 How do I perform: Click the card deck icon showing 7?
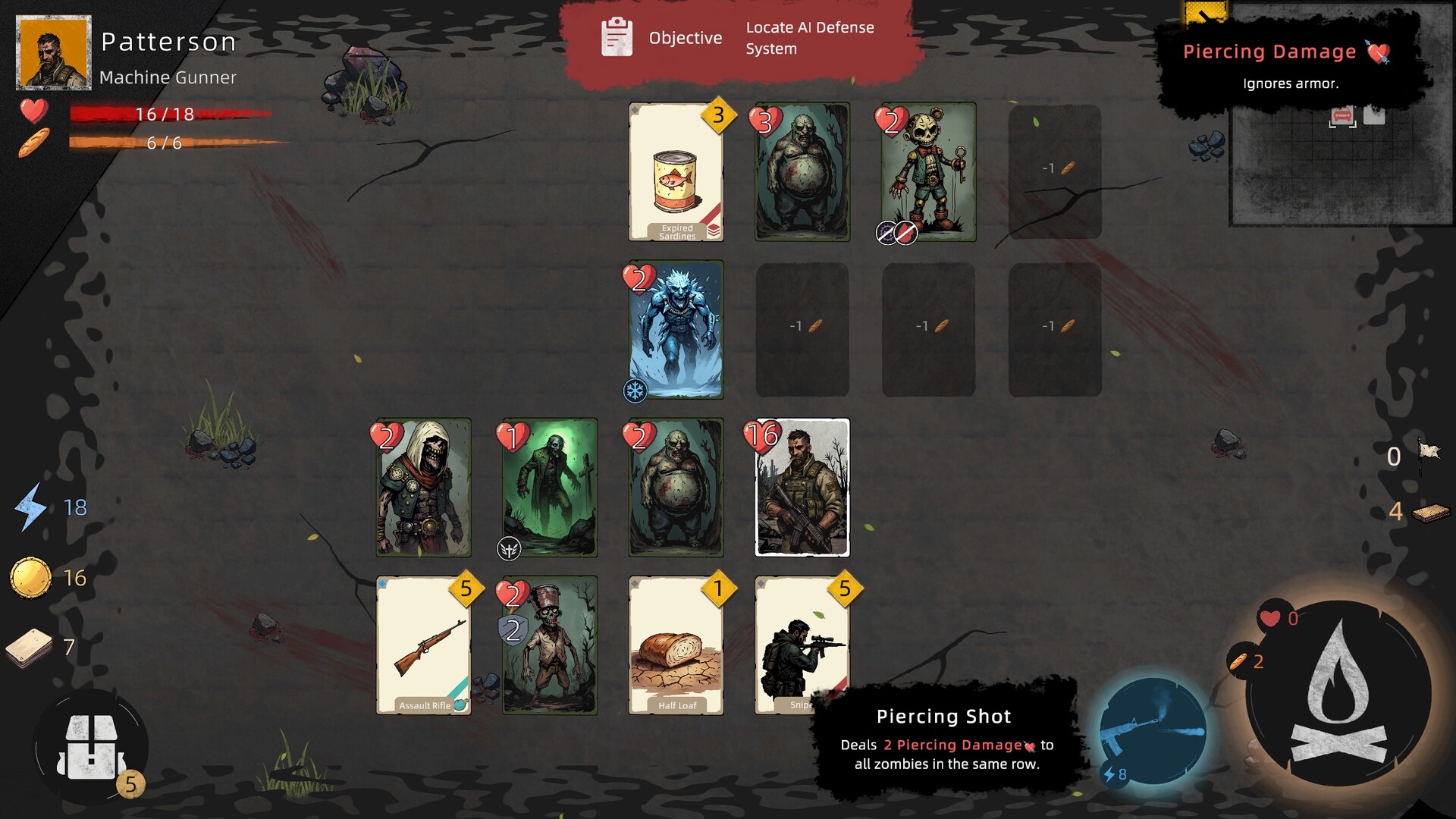pos(29,648)
